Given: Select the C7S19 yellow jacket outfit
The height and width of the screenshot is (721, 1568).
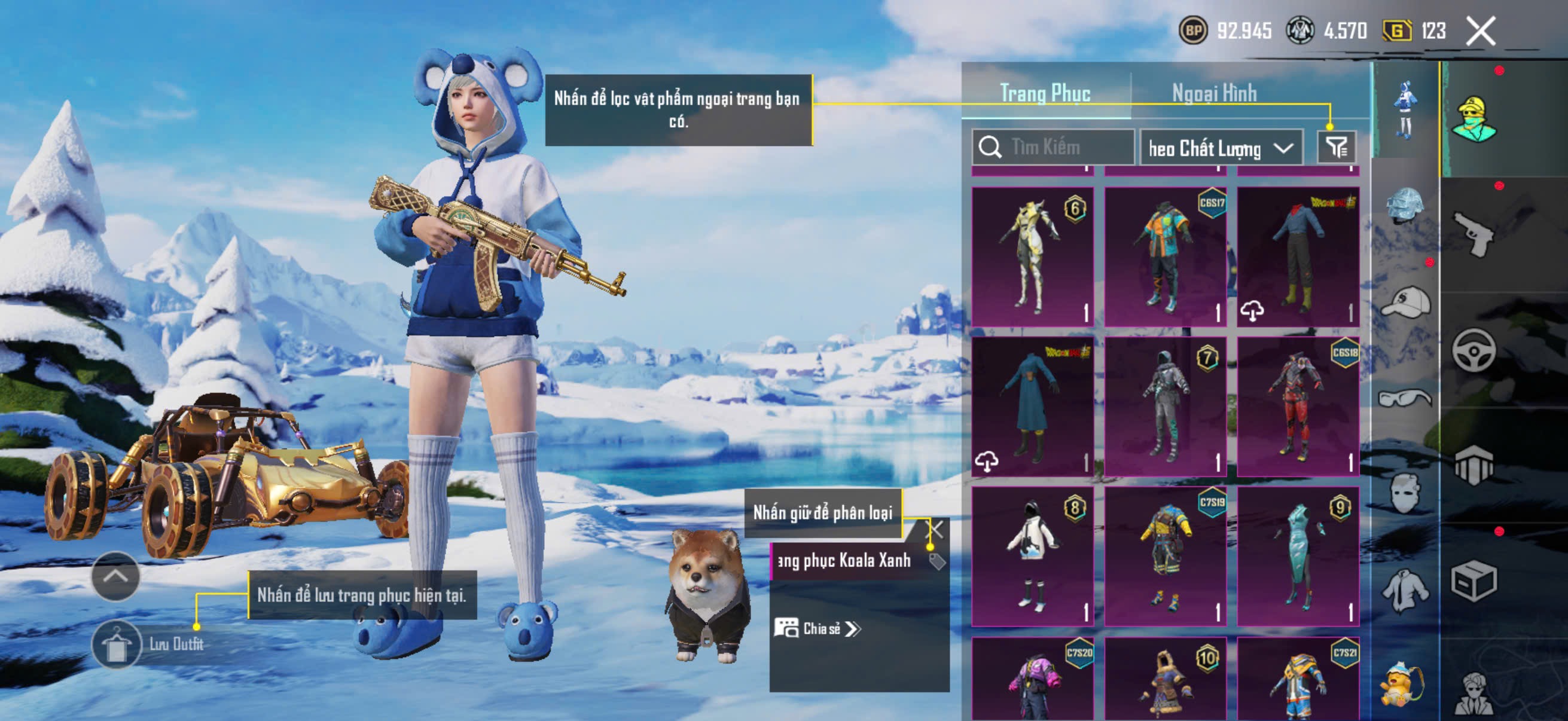Looking at the screenshot, I should (x=1165, y=556).
